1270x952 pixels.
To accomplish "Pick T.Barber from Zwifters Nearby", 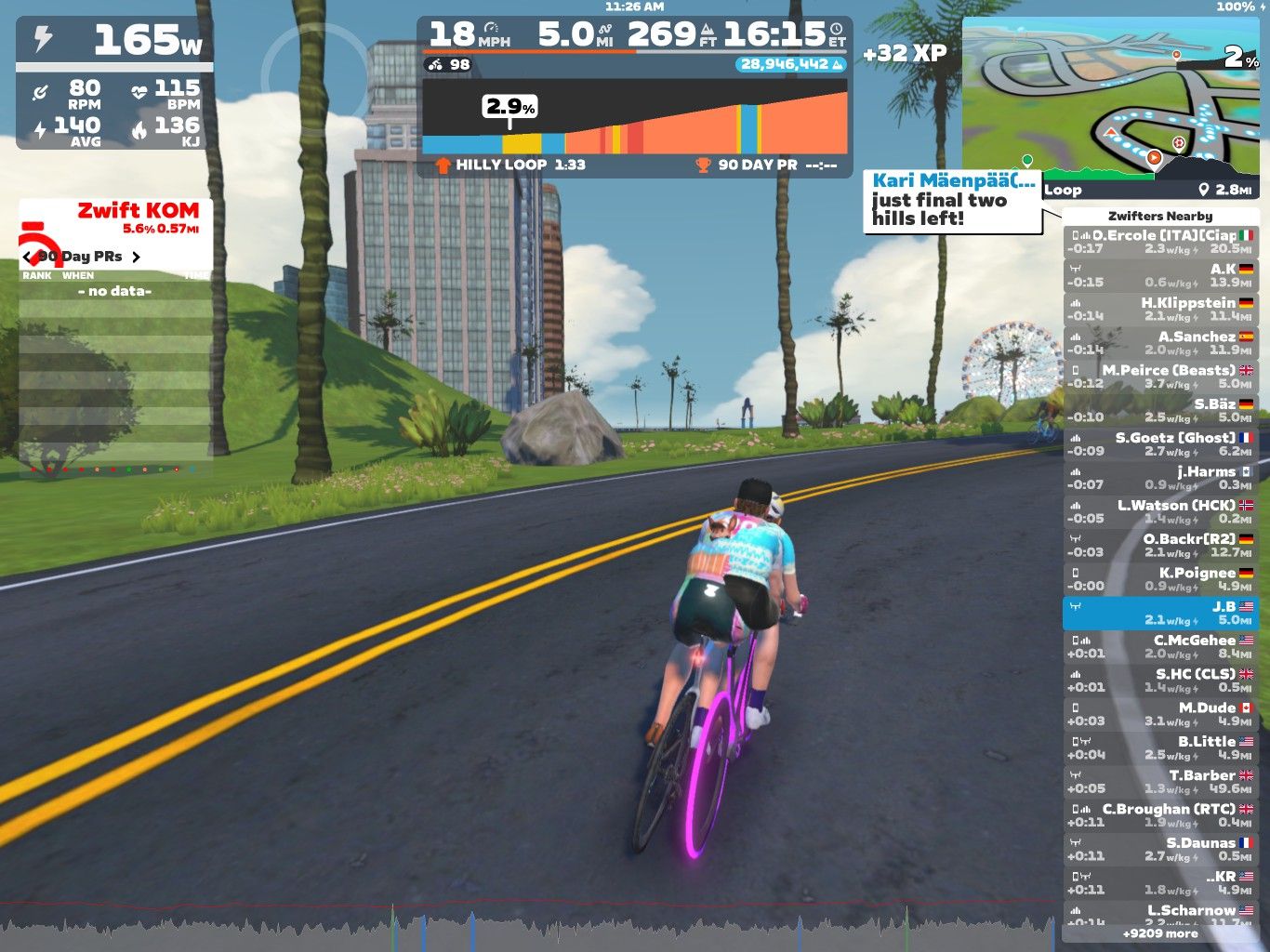I will tap(1160, 781).
